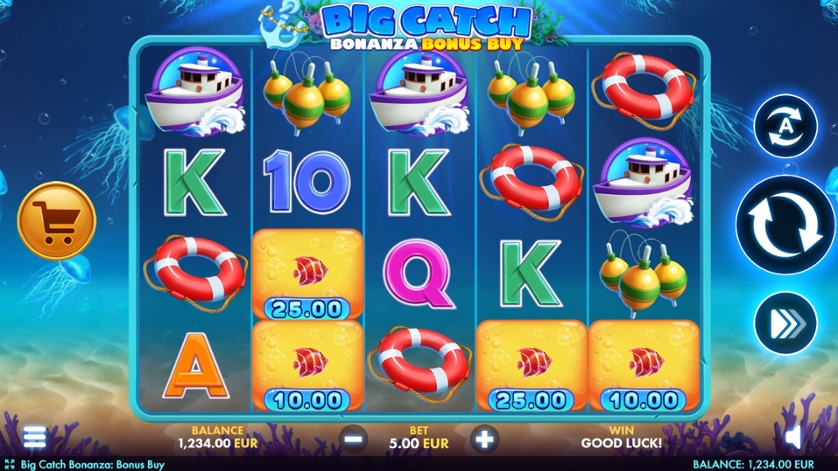
Task: Activate turbo mode with the double-arrow button
Action: [785, 323]
